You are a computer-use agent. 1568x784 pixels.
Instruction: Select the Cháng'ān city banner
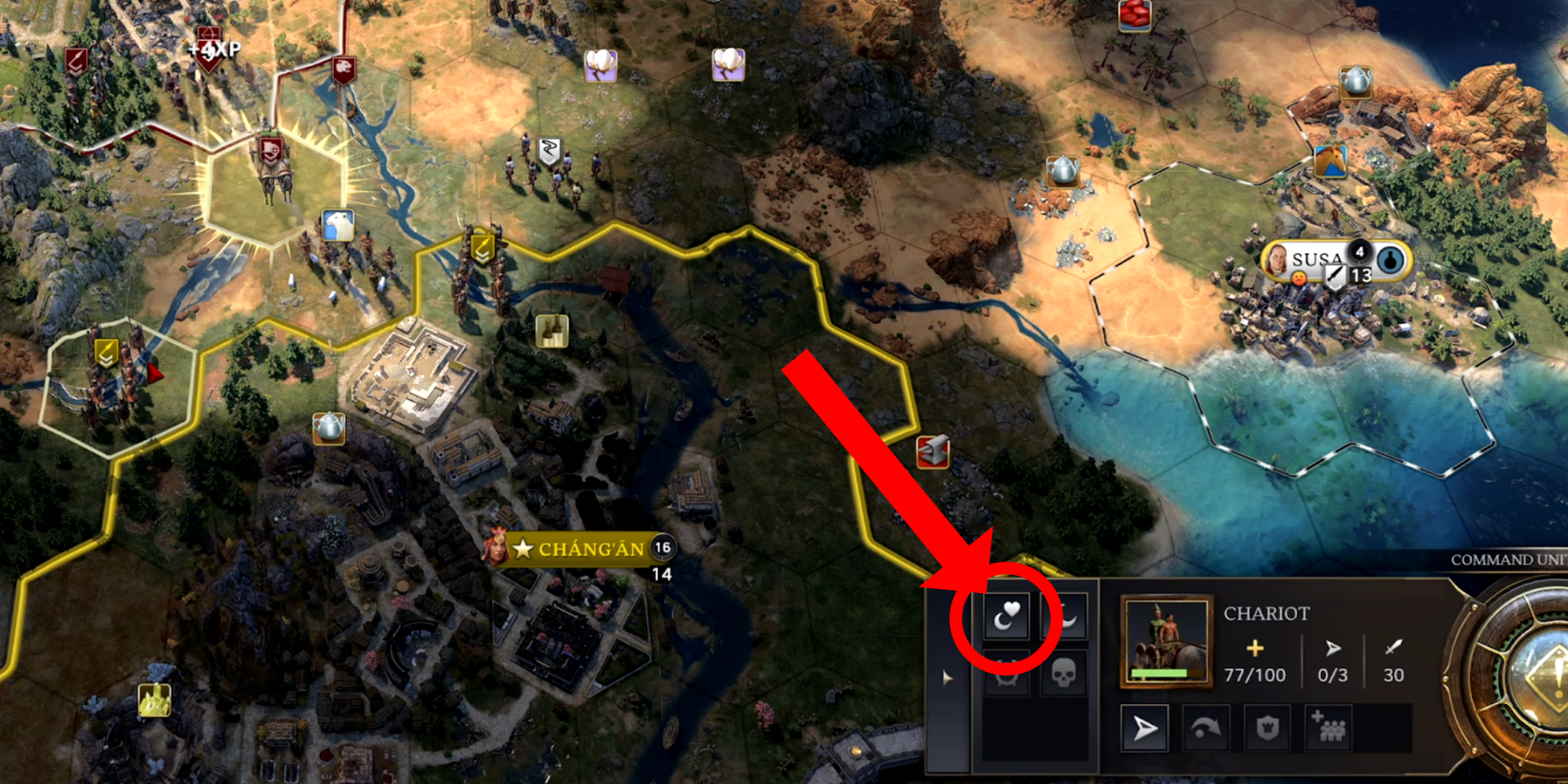click(582, 548)
